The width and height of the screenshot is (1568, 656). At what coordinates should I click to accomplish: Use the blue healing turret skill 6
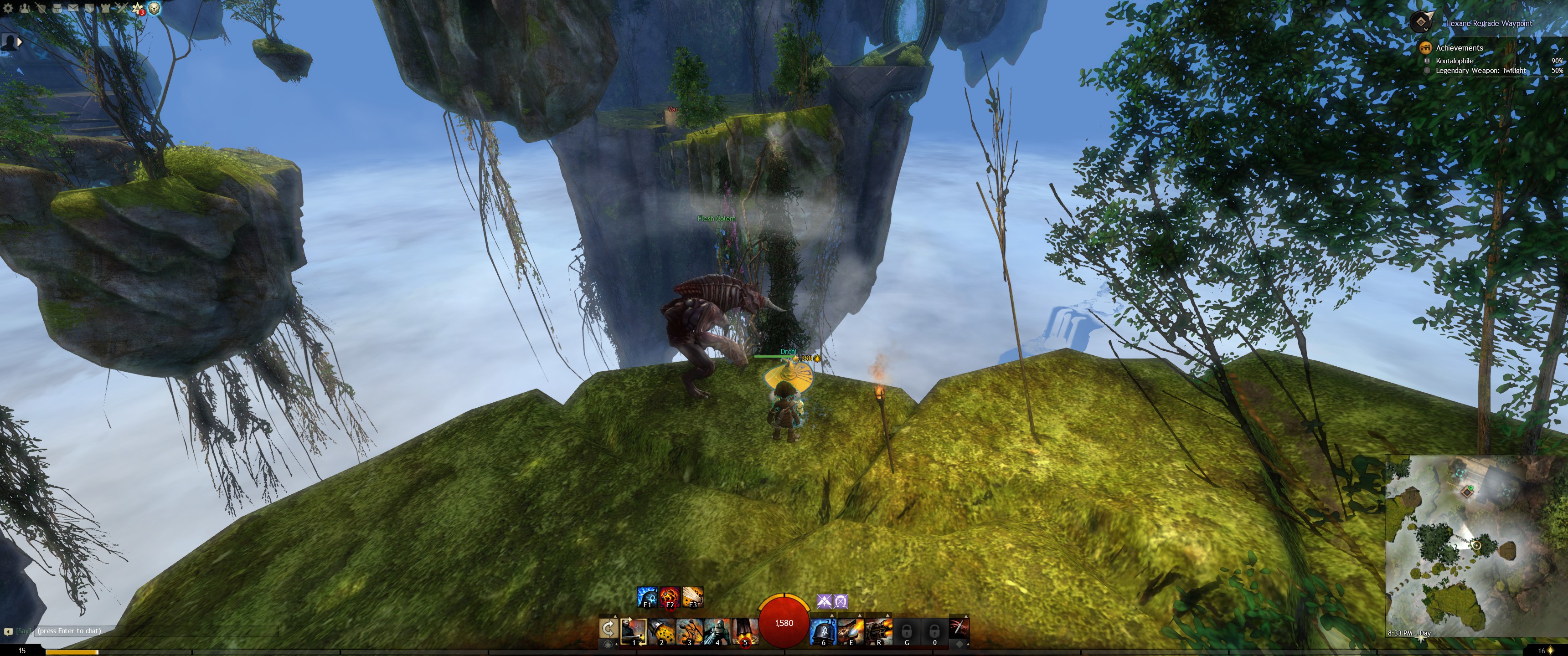(x=823, y=630)
